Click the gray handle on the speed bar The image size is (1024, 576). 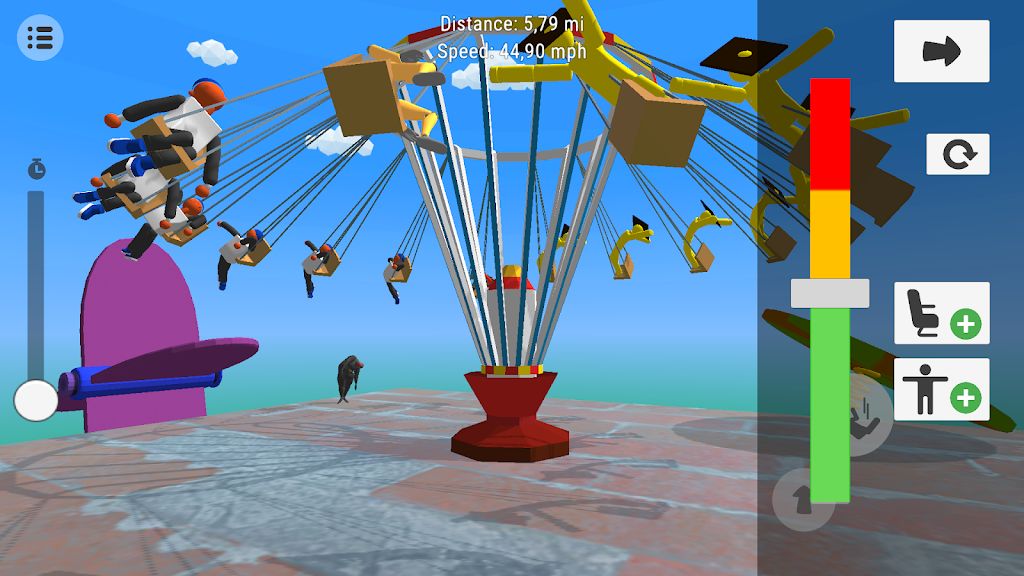click(x=830, y=293)
